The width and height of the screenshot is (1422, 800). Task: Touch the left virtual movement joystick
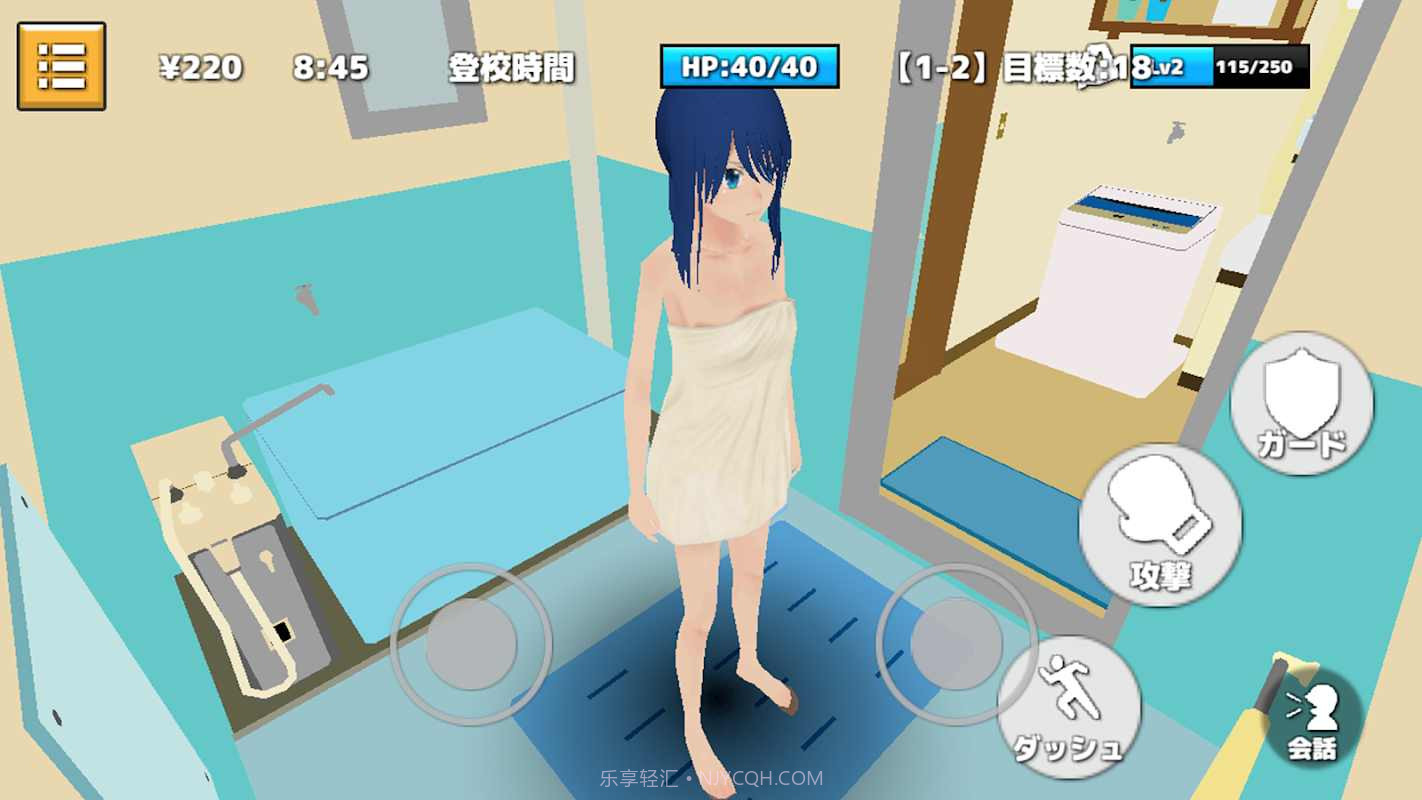click(x=471, y=644)
